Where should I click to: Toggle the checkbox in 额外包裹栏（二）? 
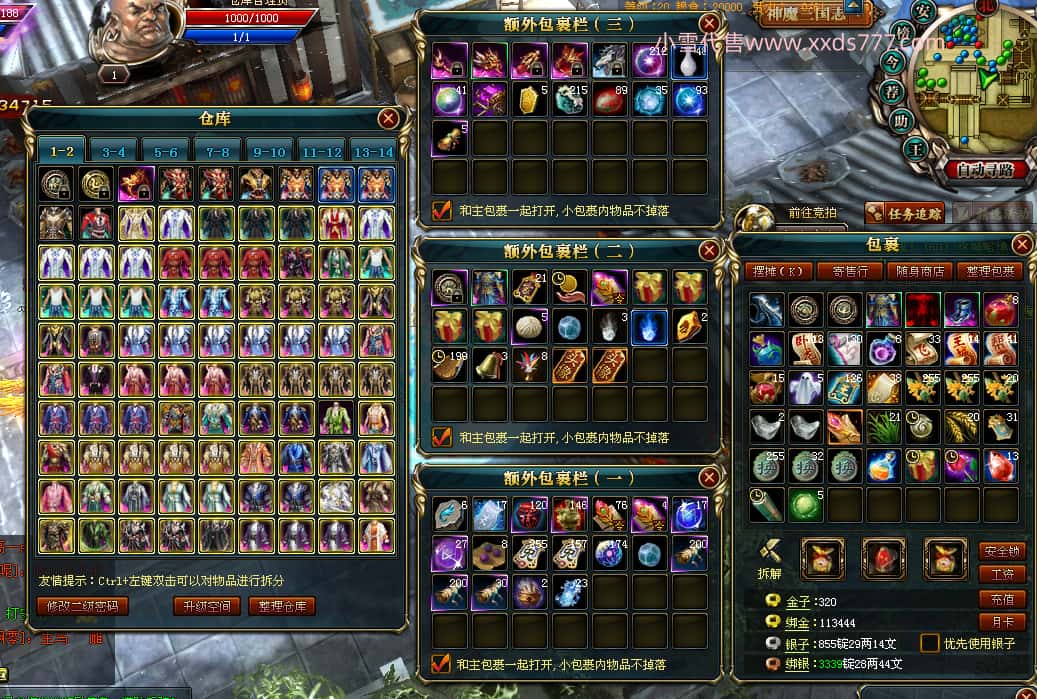(x=441, y=437)
